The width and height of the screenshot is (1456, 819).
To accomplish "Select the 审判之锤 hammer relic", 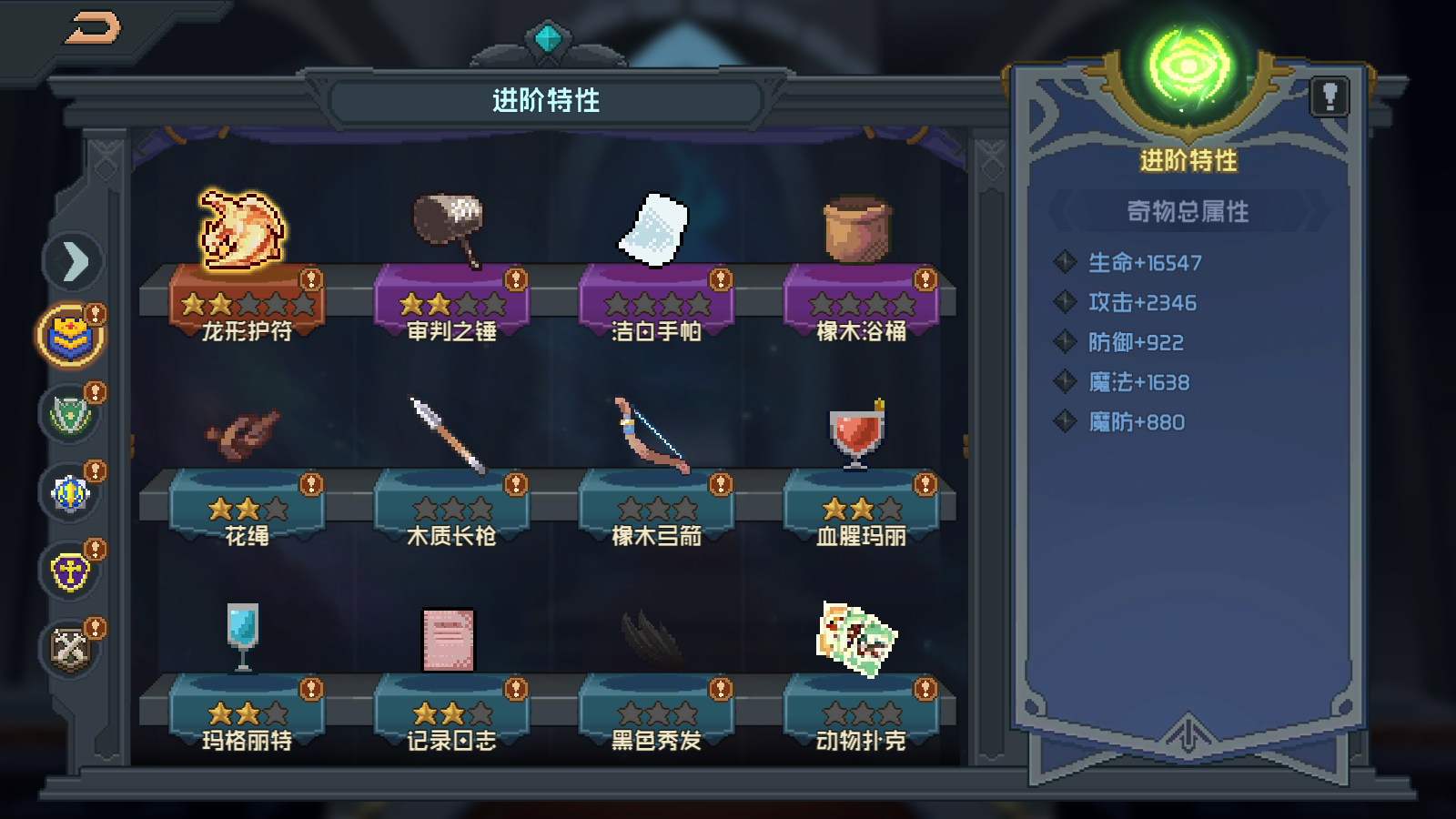I will click(450, 229).
